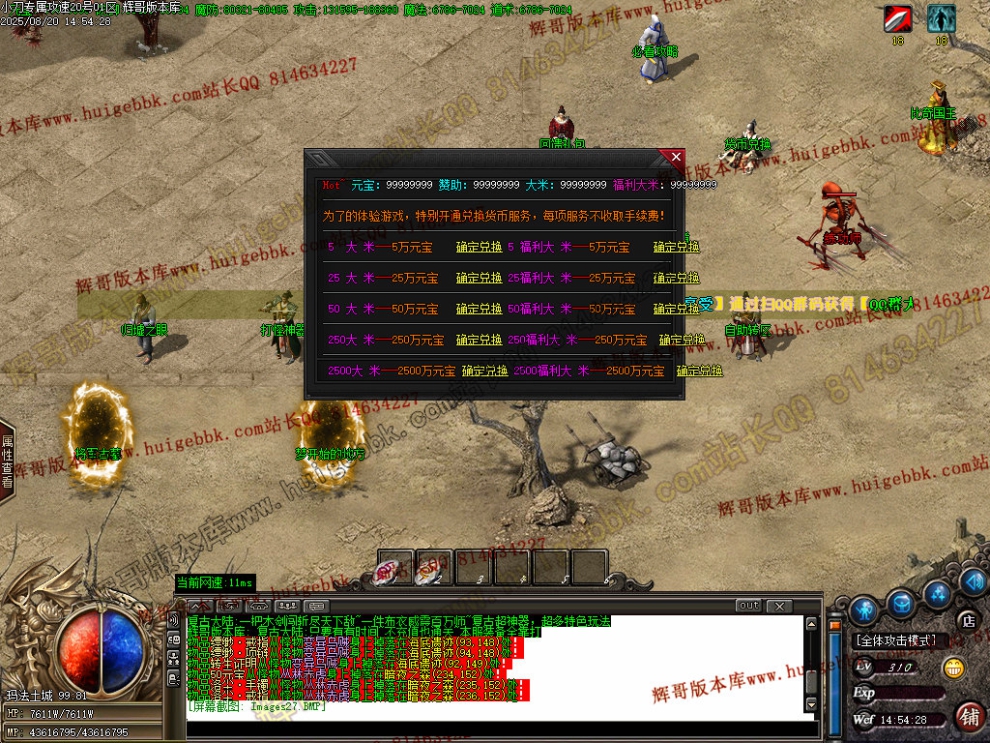Confirm exchange of 2500 福利大米 for 2500万元宝
990x743 pixels.
(699, 371)
